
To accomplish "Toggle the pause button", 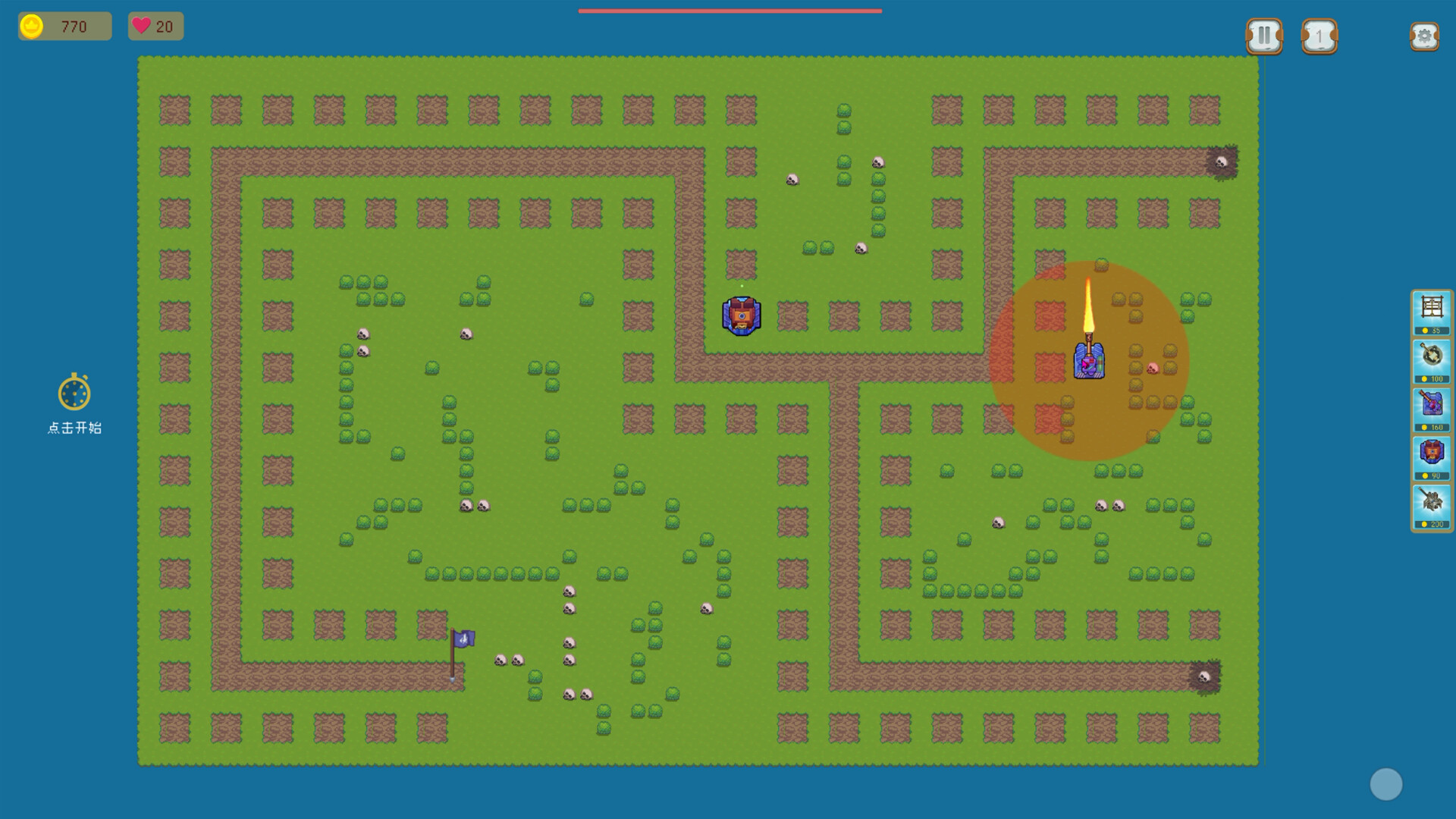I will point(1263,35).
